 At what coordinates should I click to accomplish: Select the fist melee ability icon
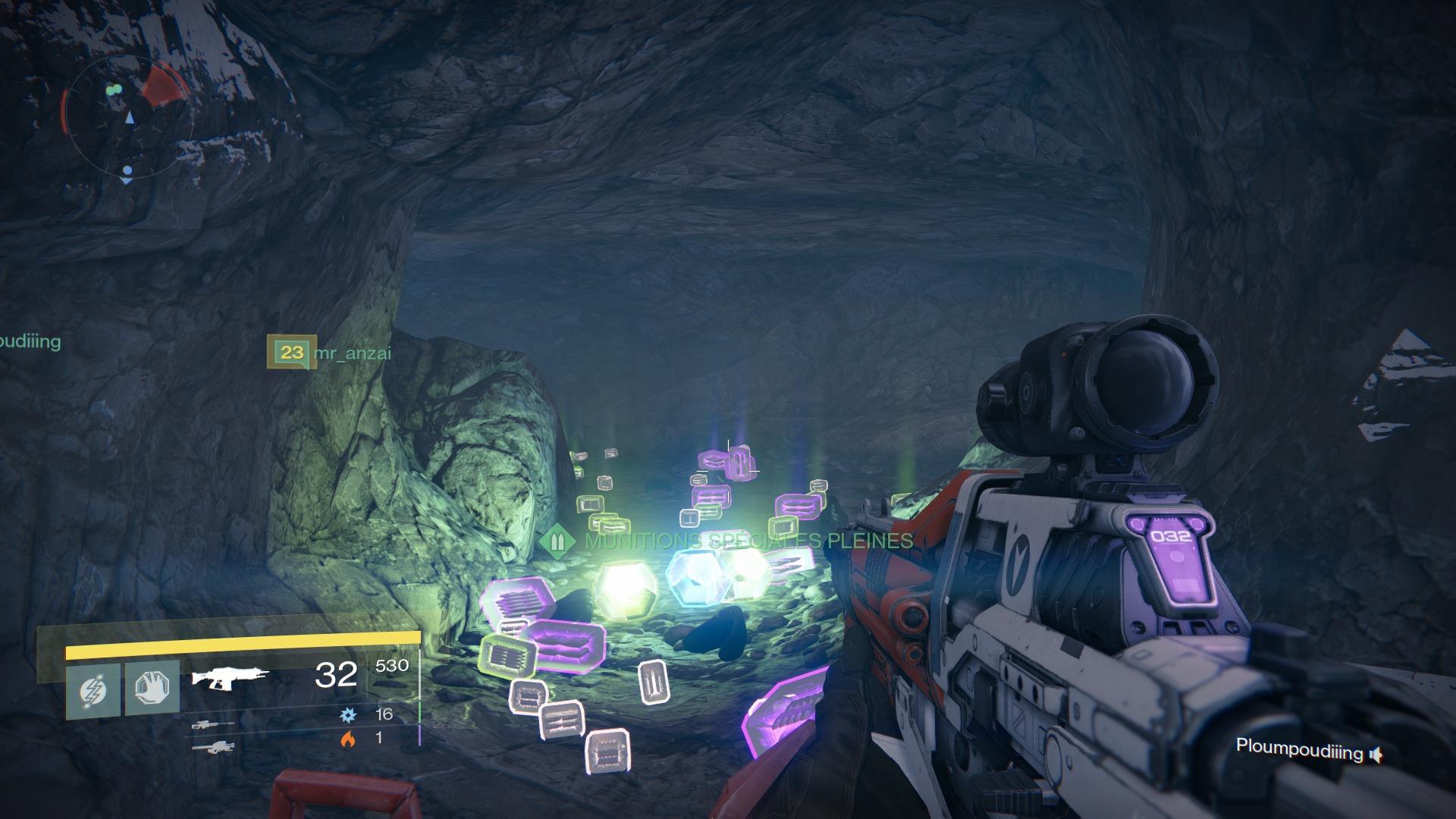(152, 689)
